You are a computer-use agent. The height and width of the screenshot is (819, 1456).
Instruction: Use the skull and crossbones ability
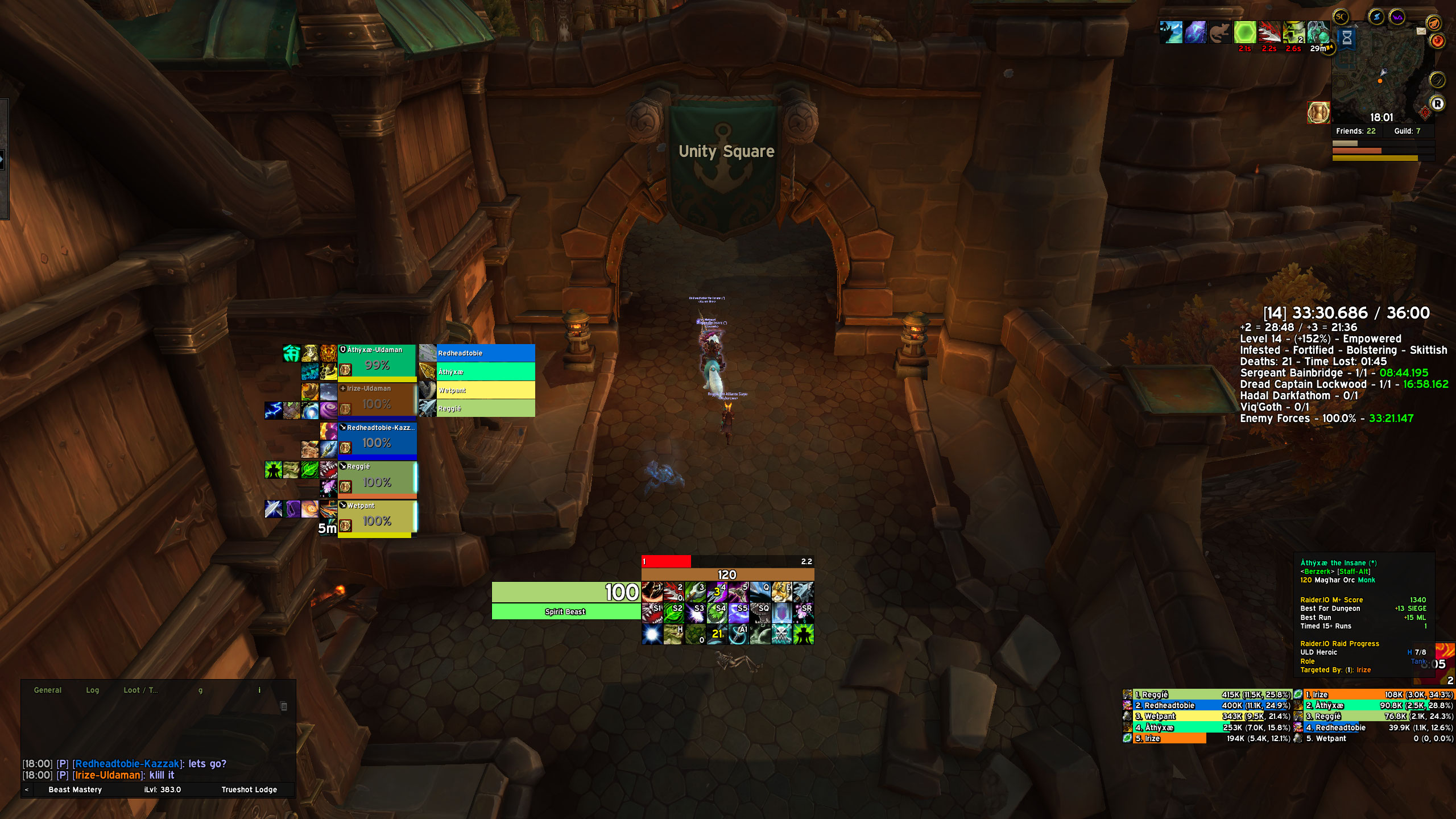point(781,634)
